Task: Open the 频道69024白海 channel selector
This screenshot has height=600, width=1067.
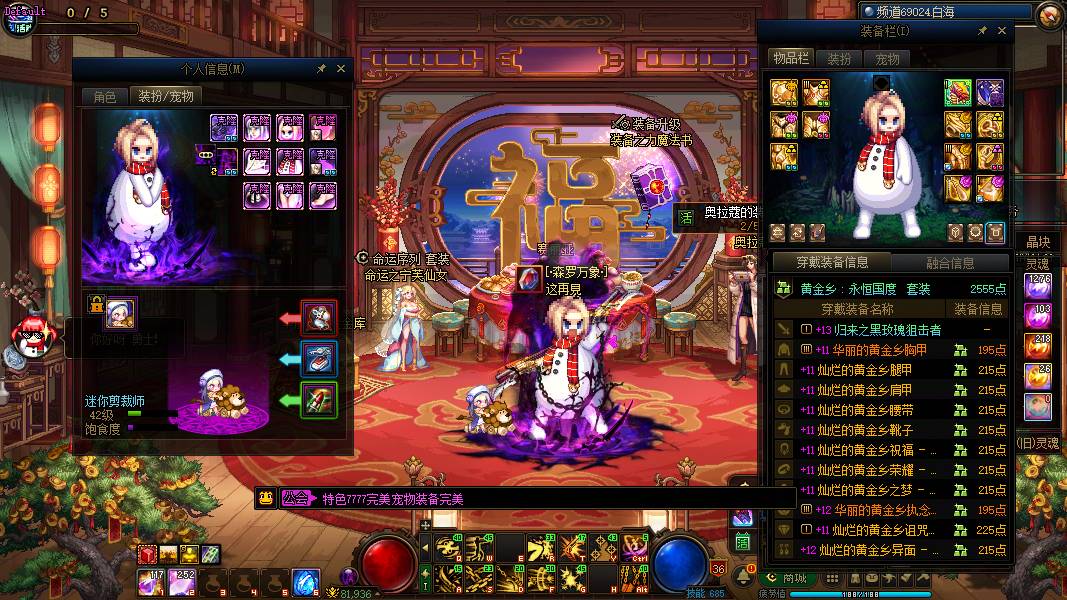Action: point(945,11)
